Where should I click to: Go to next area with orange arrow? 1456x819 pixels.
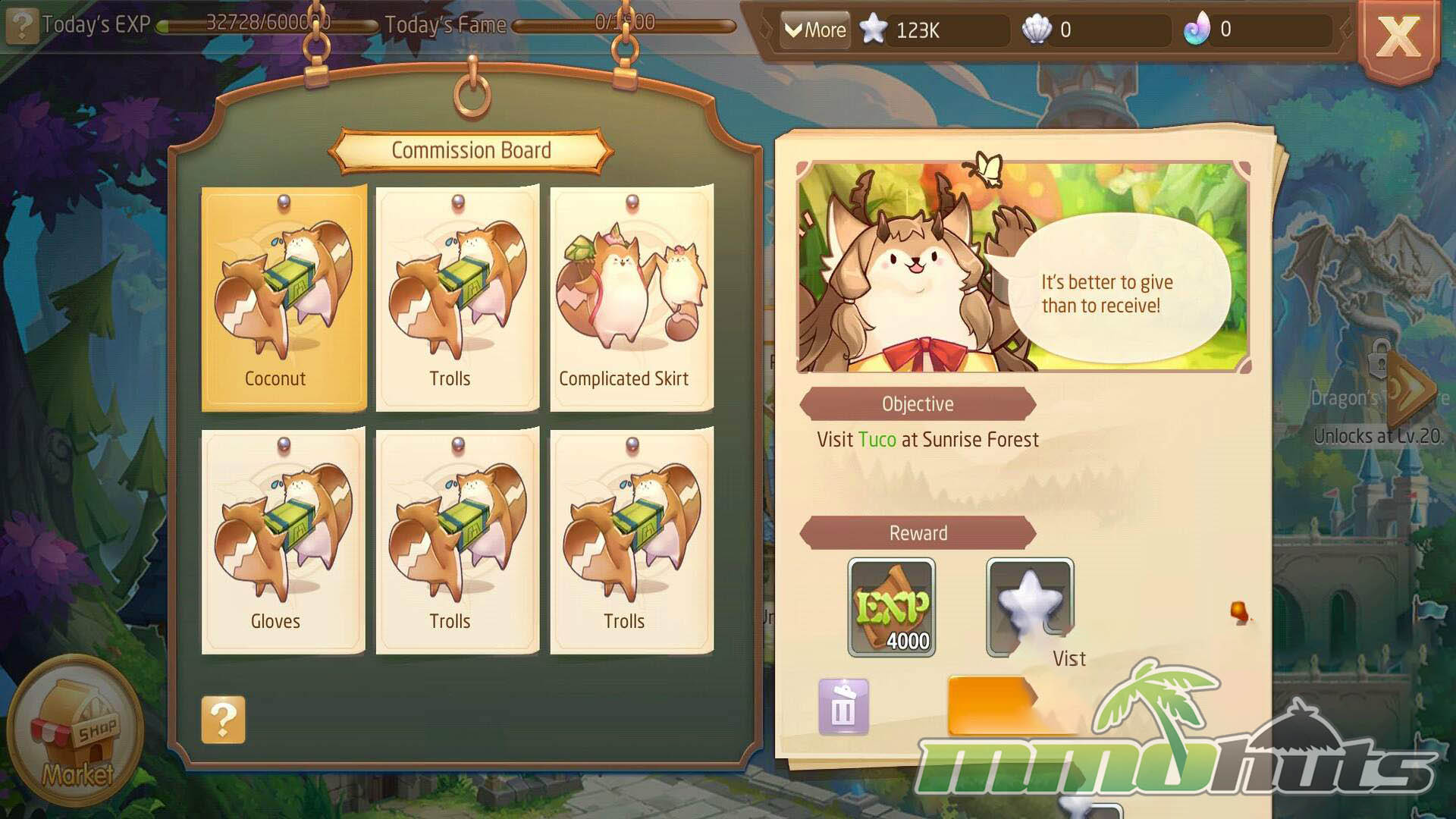[1410, 389]
